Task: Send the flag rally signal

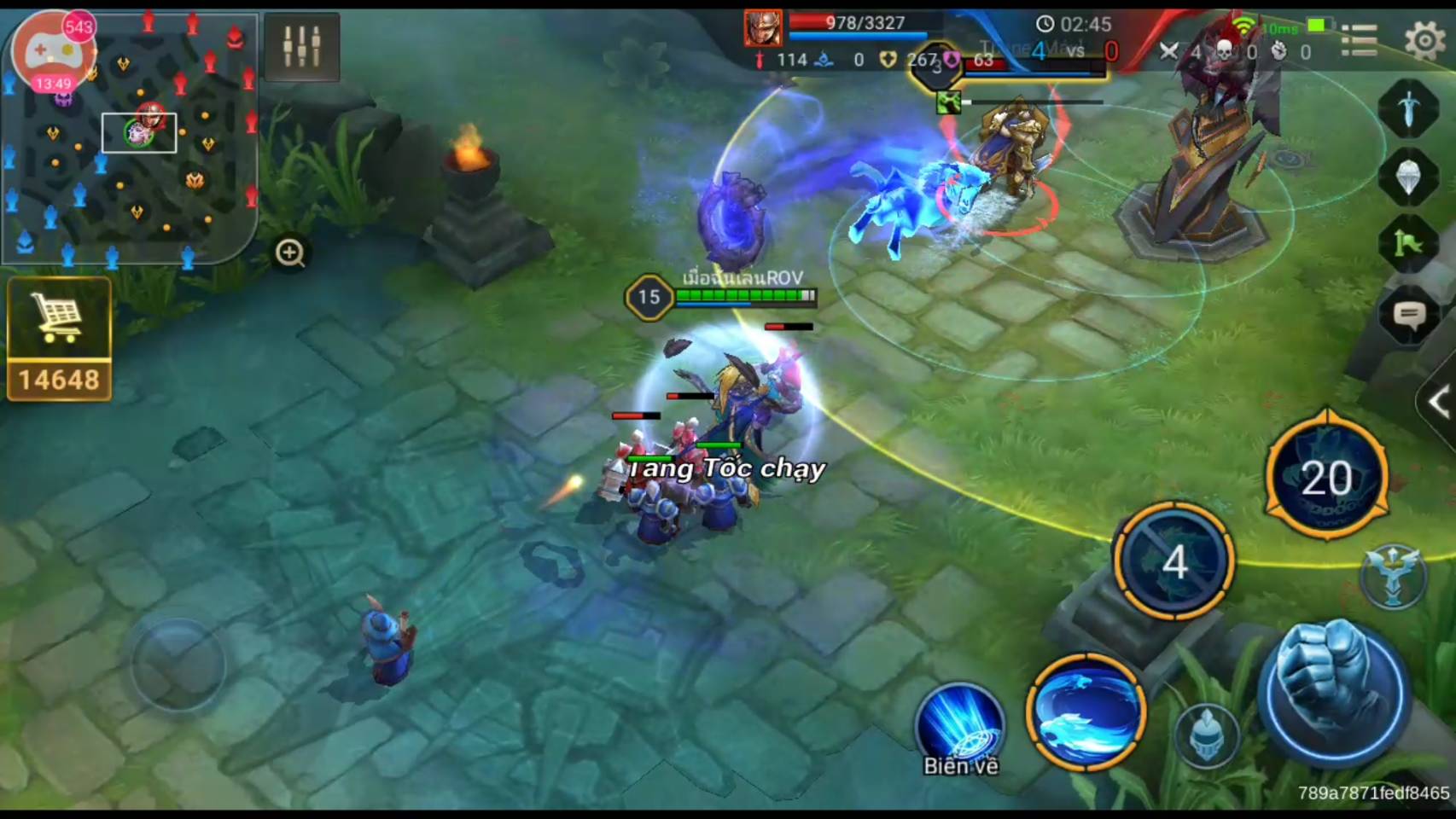Action: (x=1408, y=245)
